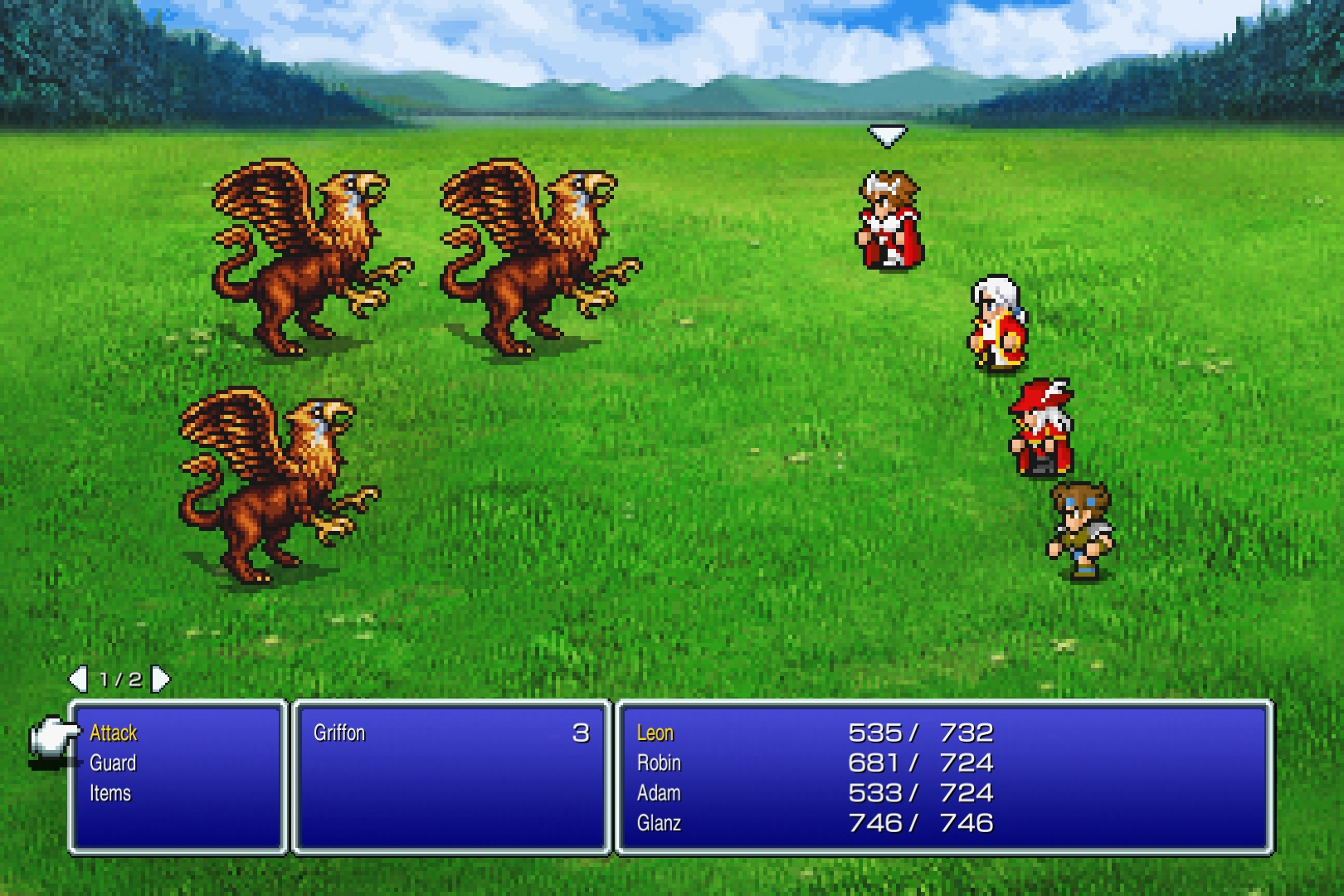Open the Items command
This screenshot has height=896, width=1344.
(110, 793)
